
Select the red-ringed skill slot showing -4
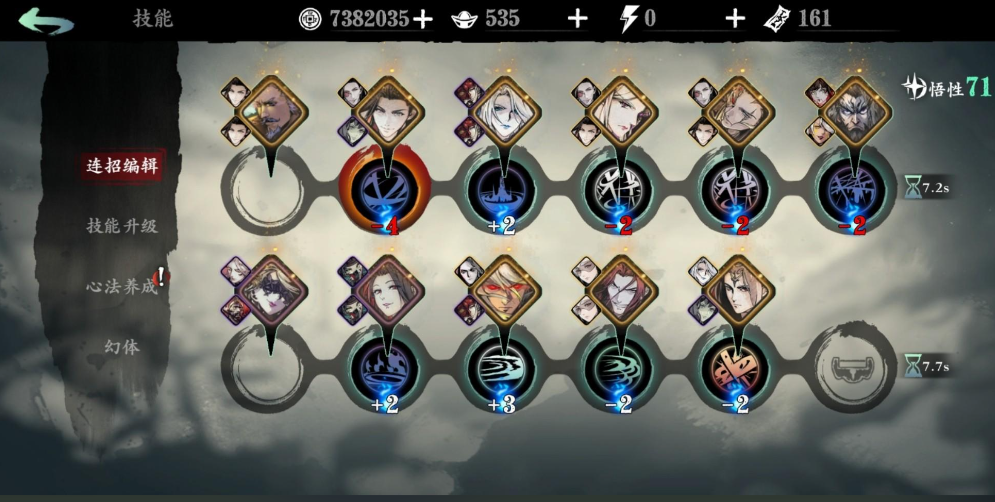coord(385,187)
